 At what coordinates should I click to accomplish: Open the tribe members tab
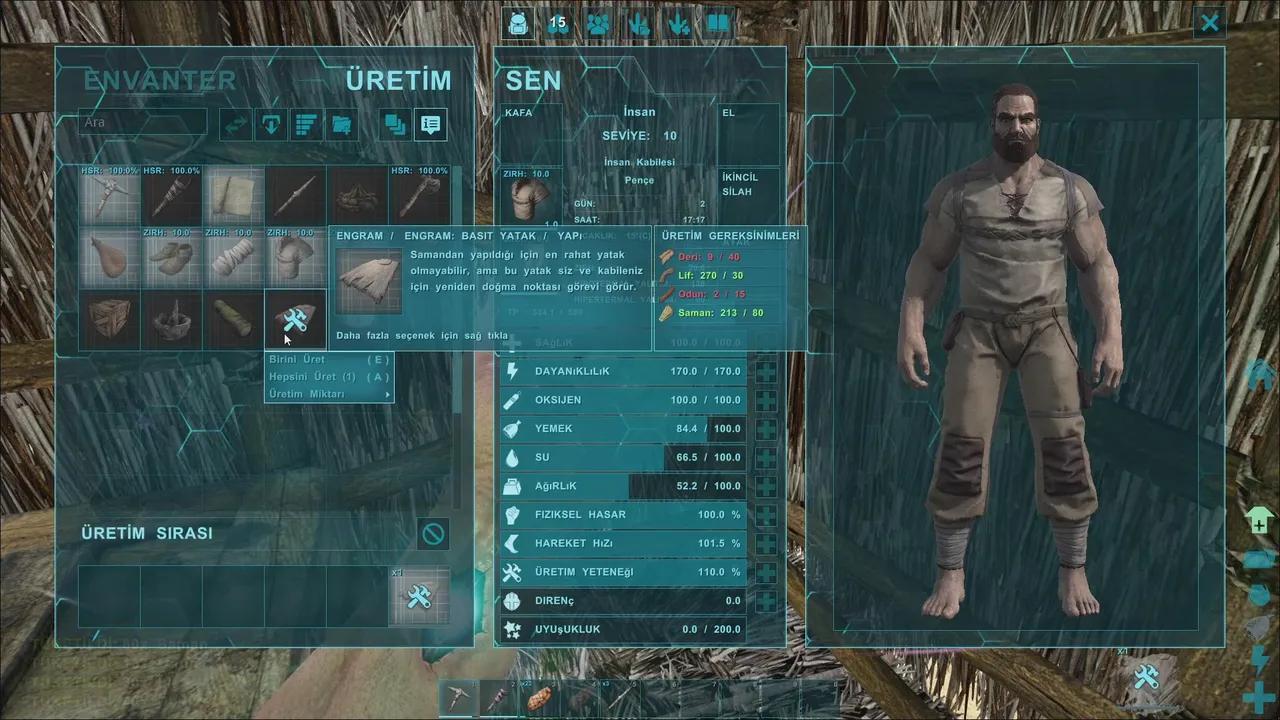point(598,22)
